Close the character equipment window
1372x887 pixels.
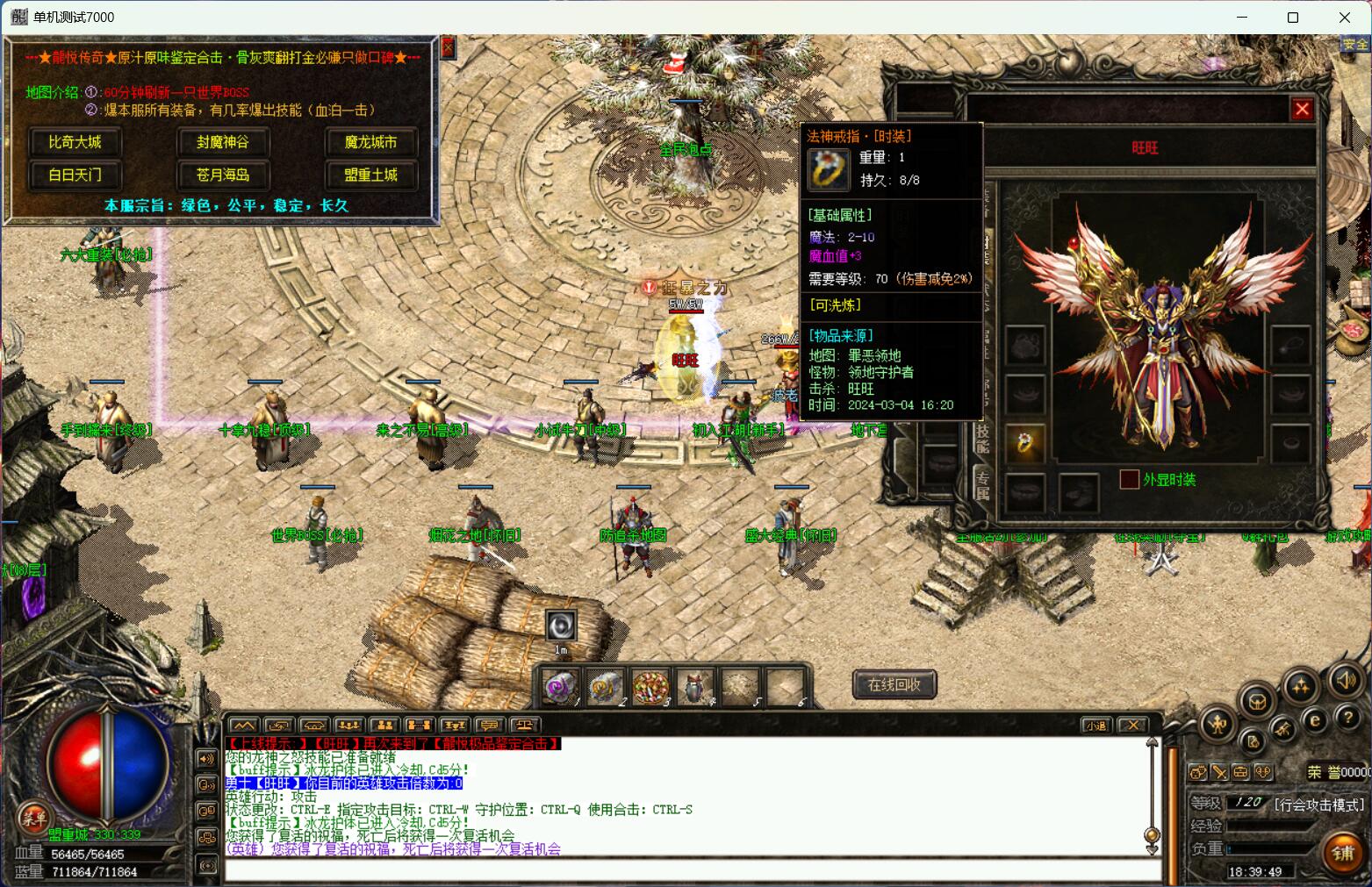click(x=1302, y=109)
